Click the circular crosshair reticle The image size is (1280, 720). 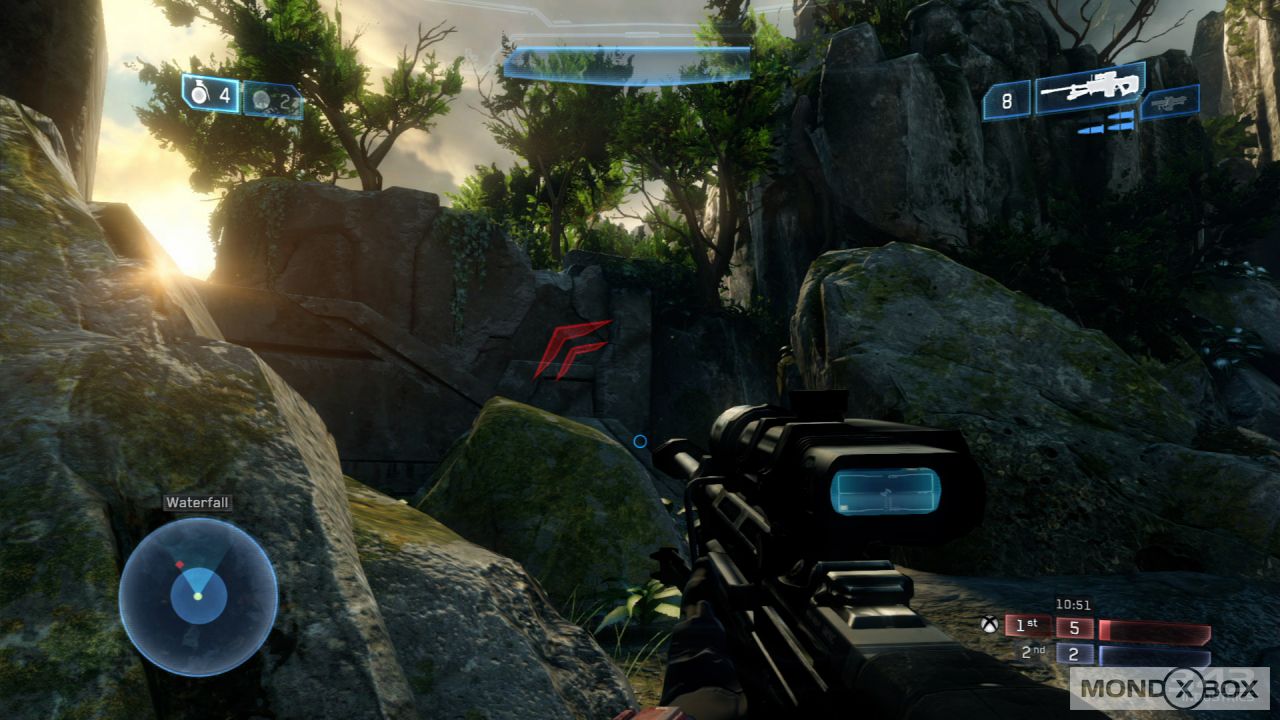coord(640,441)
